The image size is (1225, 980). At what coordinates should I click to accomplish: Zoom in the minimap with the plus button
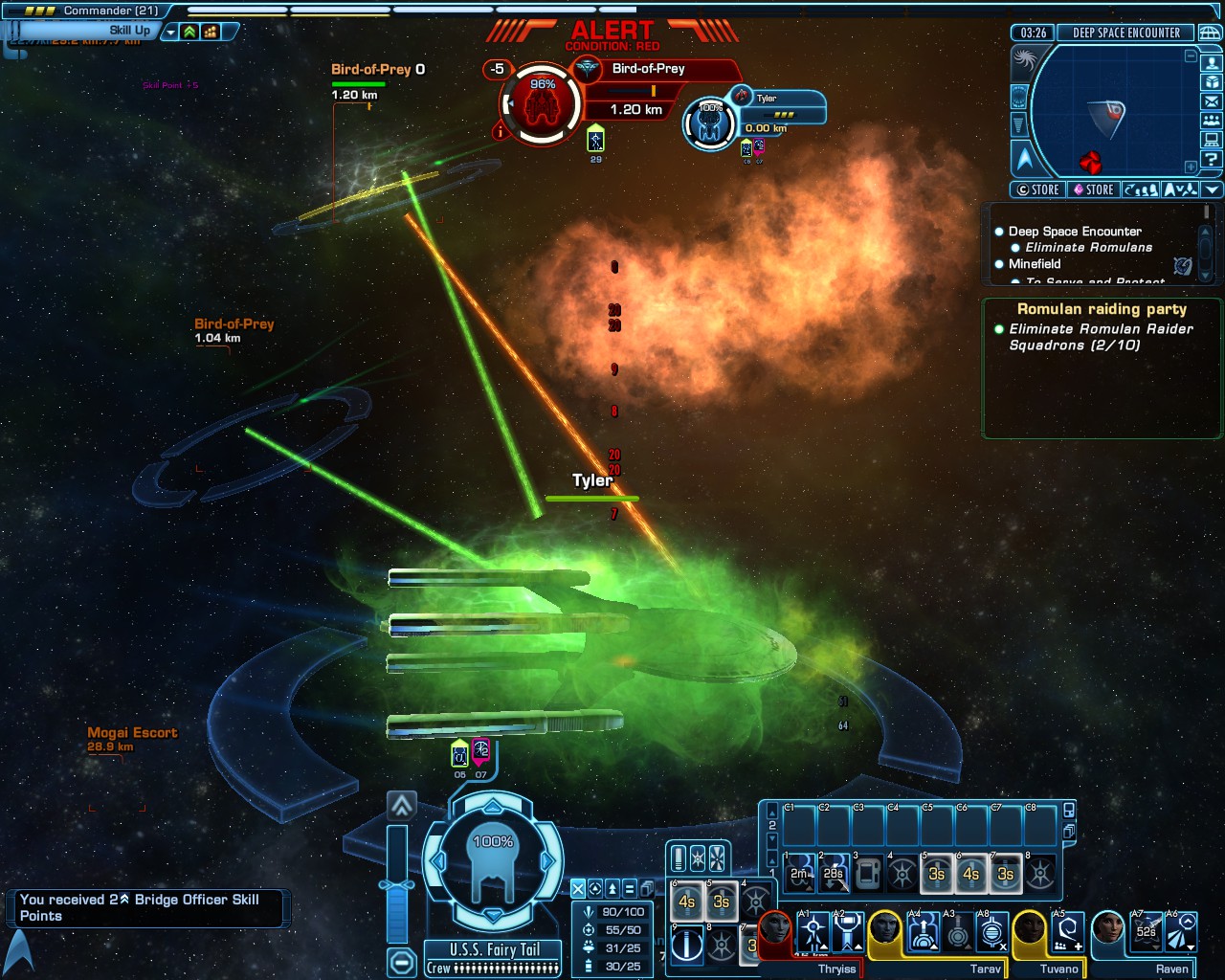pyautogui.click(x=1191, y=167)
